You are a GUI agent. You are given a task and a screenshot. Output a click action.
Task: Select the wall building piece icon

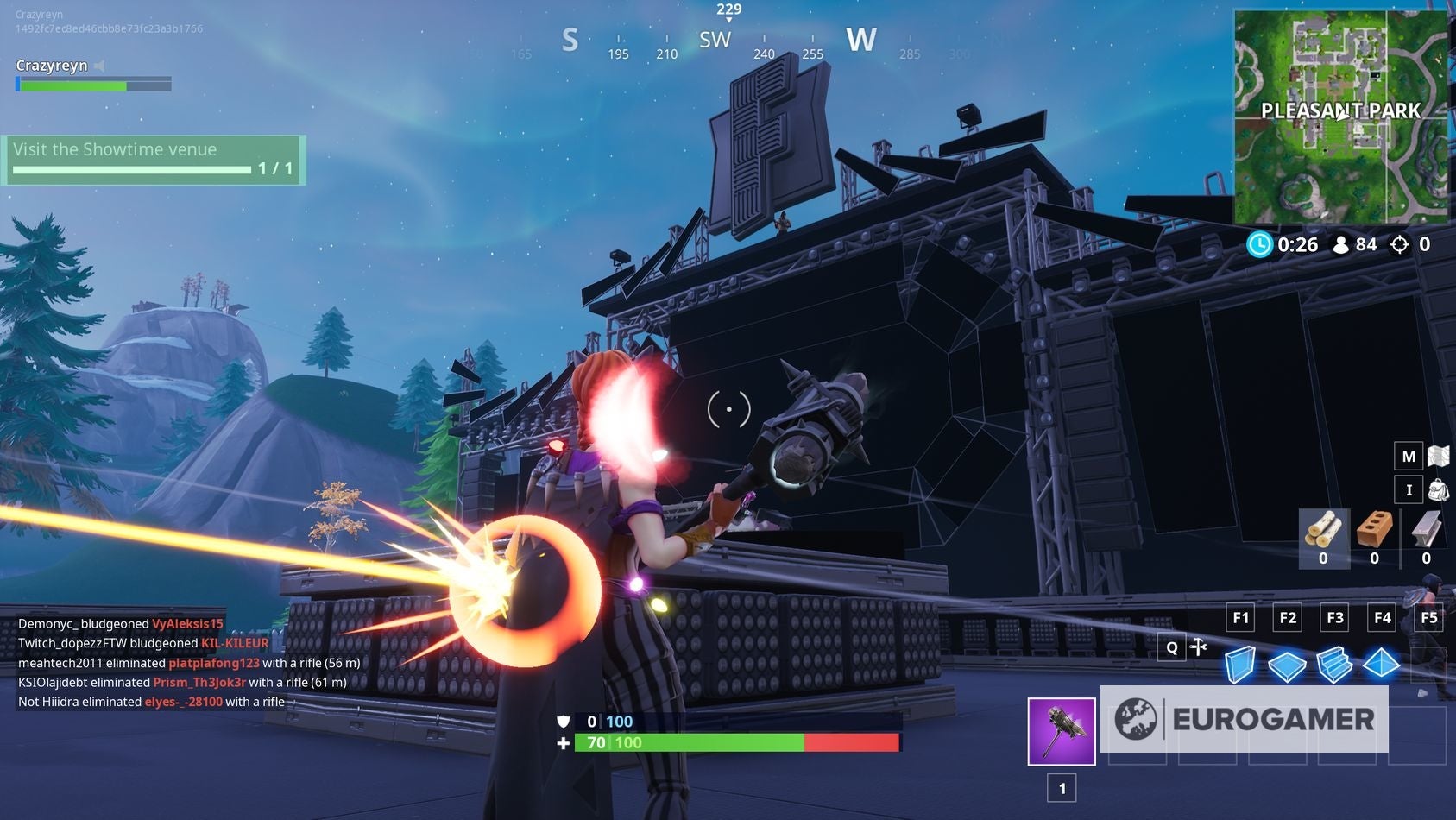[x=1241, y=665]
